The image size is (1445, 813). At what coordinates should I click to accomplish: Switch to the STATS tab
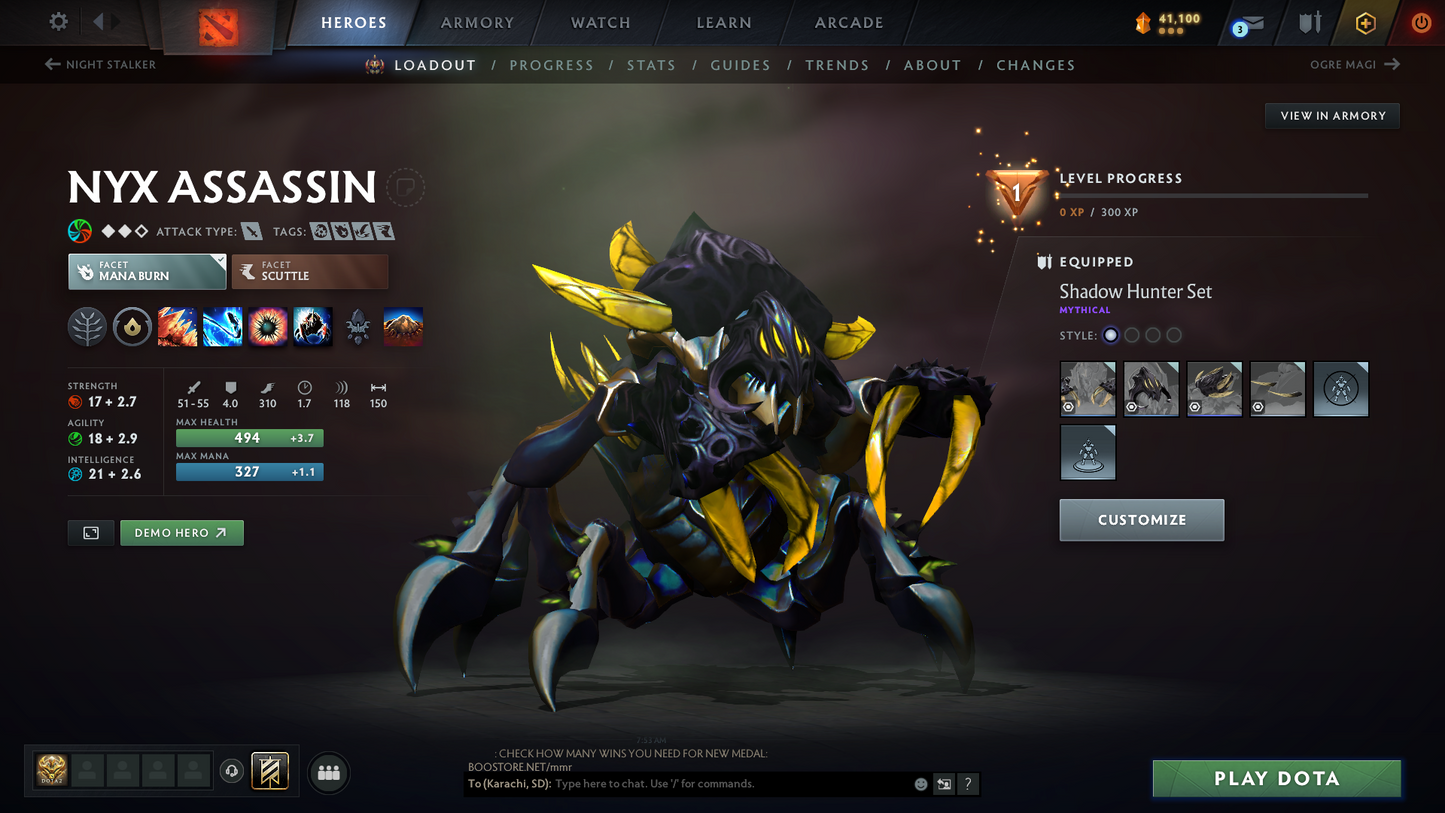click(x=651, y=64)
